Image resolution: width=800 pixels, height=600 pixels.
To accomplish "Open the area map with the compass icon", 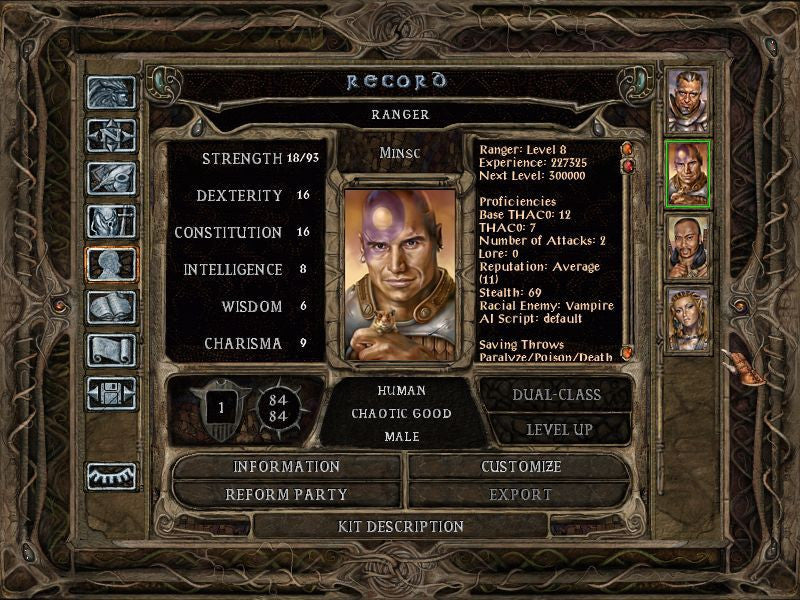I will click(111, 135).
